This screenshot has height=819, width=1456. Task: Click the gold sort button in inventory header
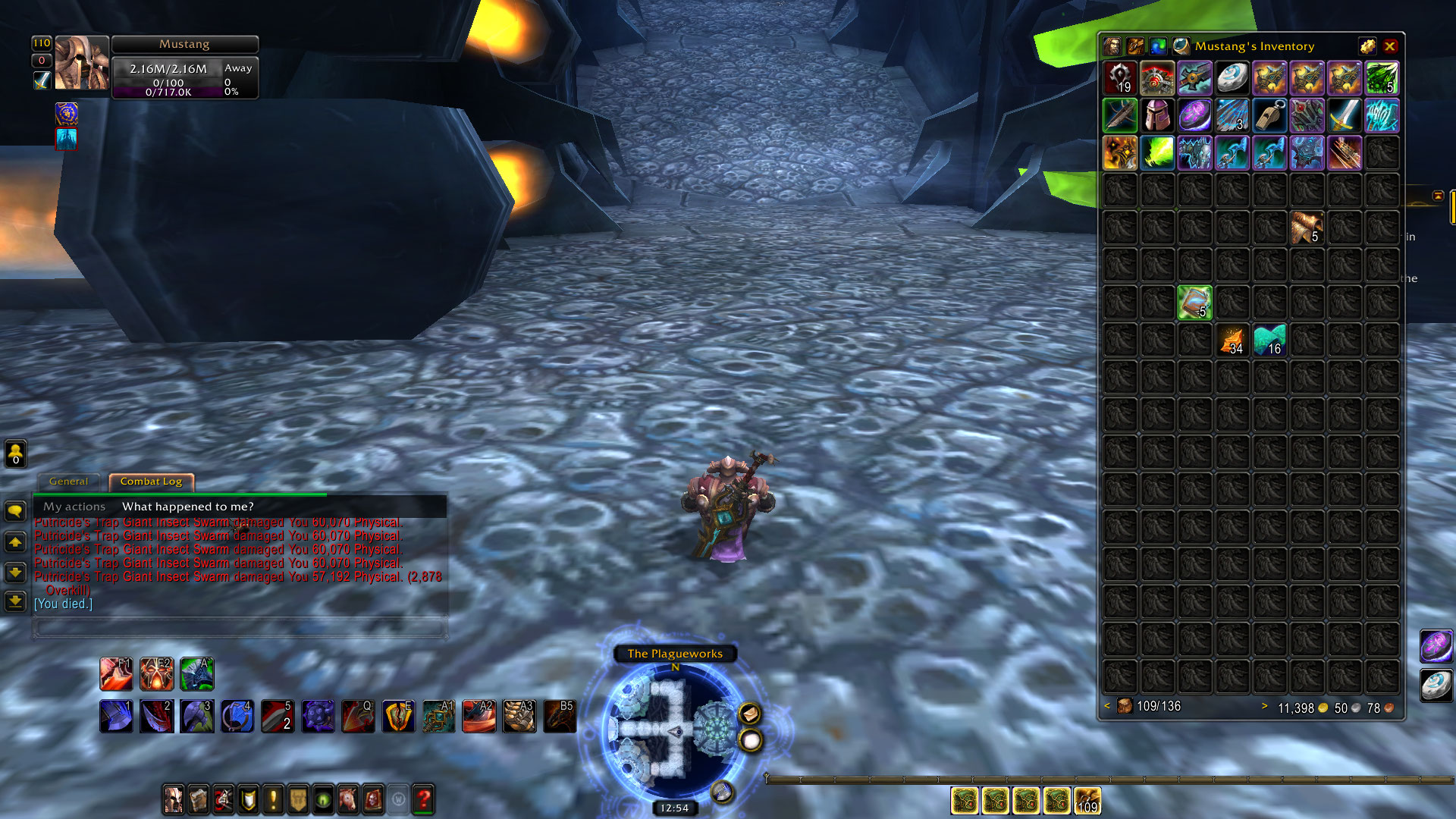click(x=1367, y=46)
